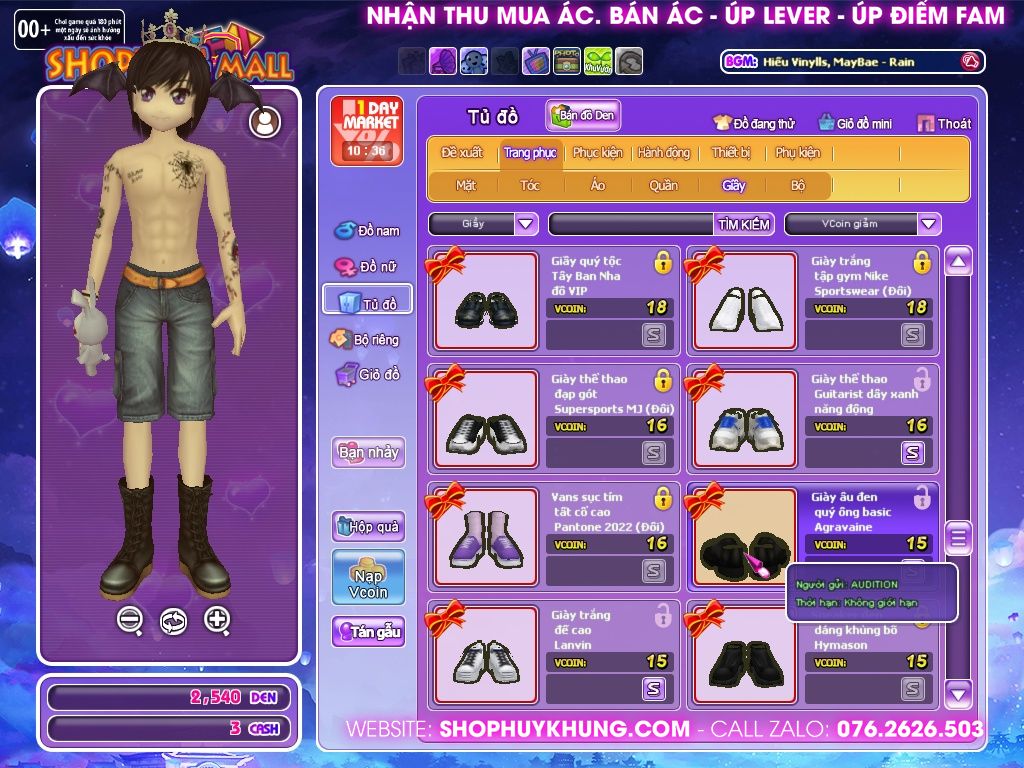Open the Đồ nam category
The width and height of the screenshot is (1024, 768).
[x=367, y=231]
